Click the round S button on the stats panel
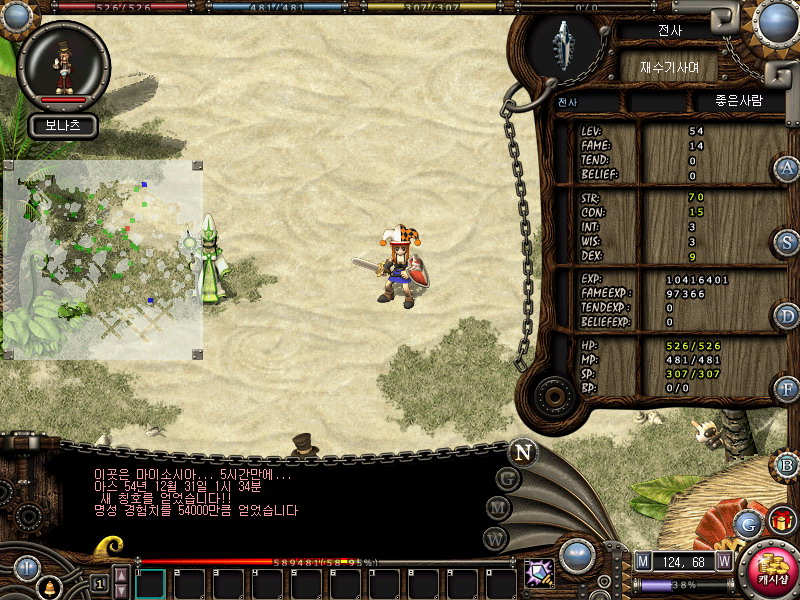Screen dimensions: 800x600 [787, 242]
